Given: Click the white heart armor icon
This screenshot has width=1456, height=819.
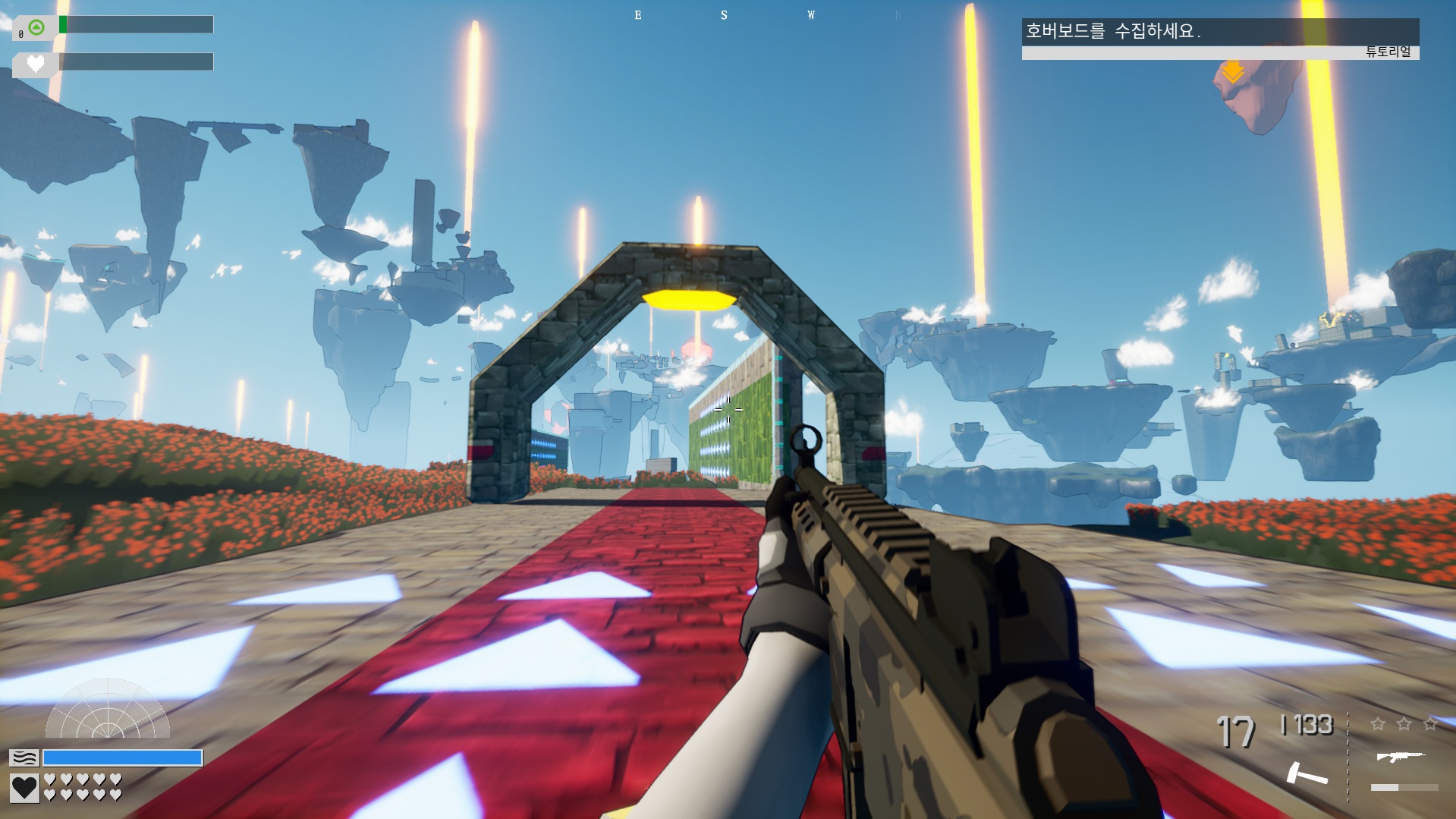Looking at the screenshot, I should point(35,64).
